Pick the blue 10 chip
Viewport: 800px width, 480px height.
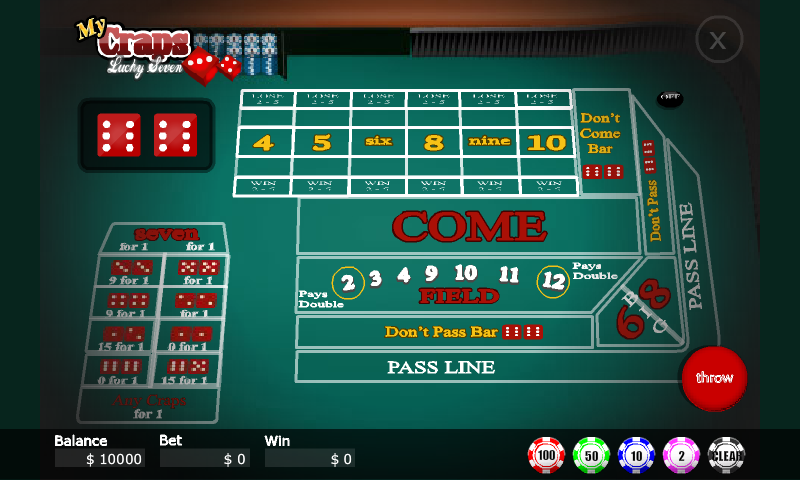click(636, 455)
